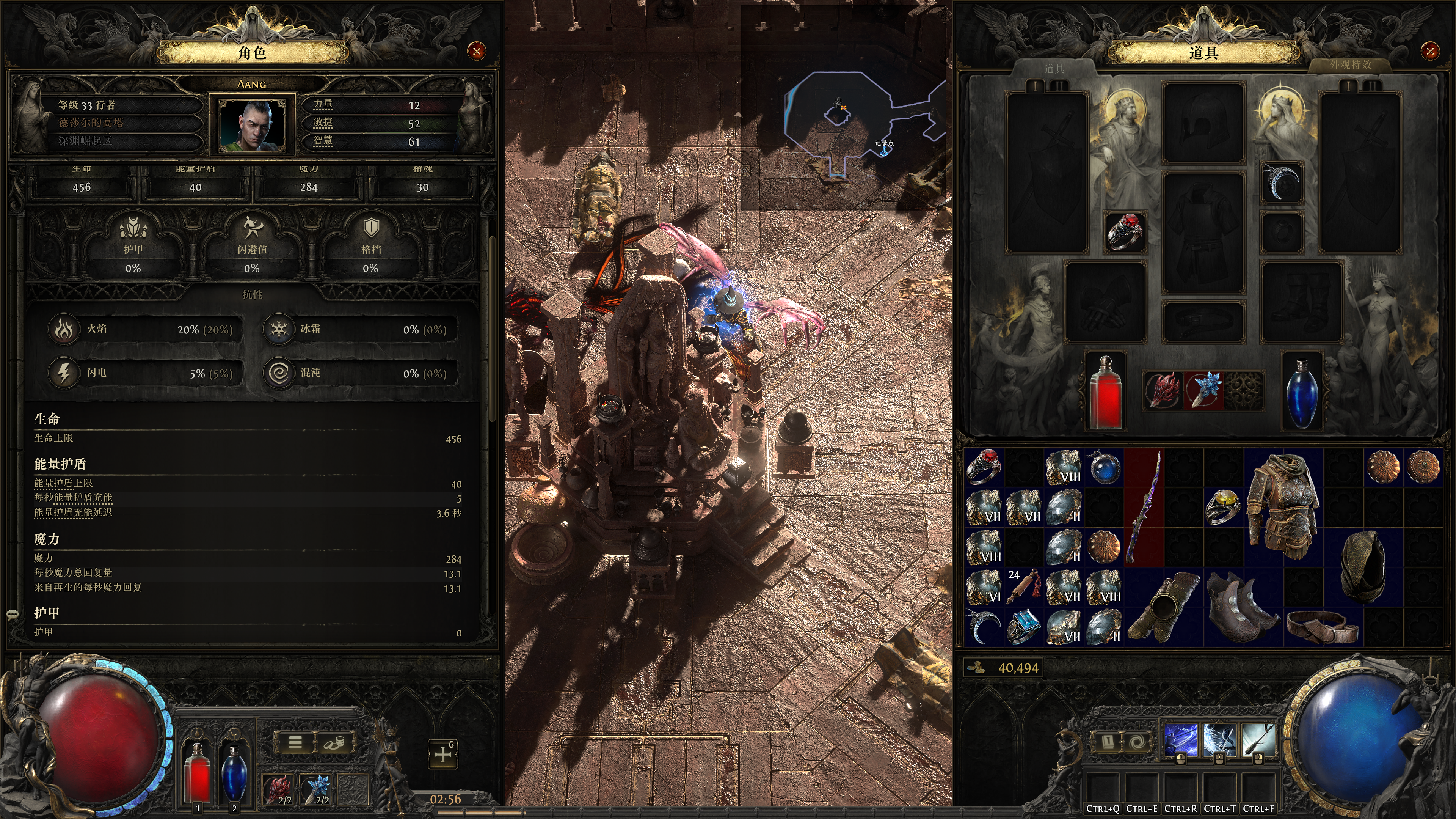This screenshot has height=819, width=1456.
Task: Close the inventory panel
Action: tap(1430, 52)
